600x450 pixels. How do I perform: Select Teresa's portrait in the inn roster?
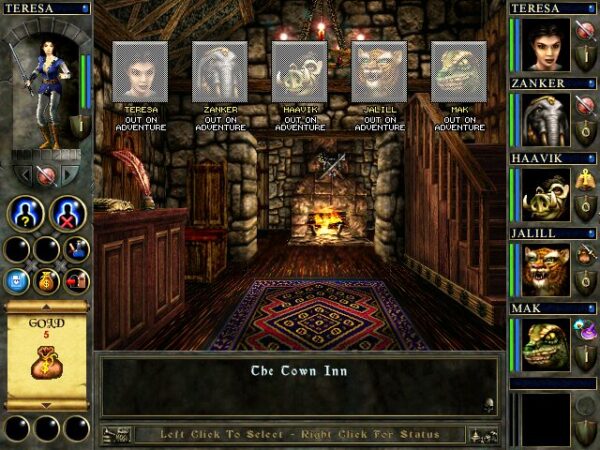point(140,71)
